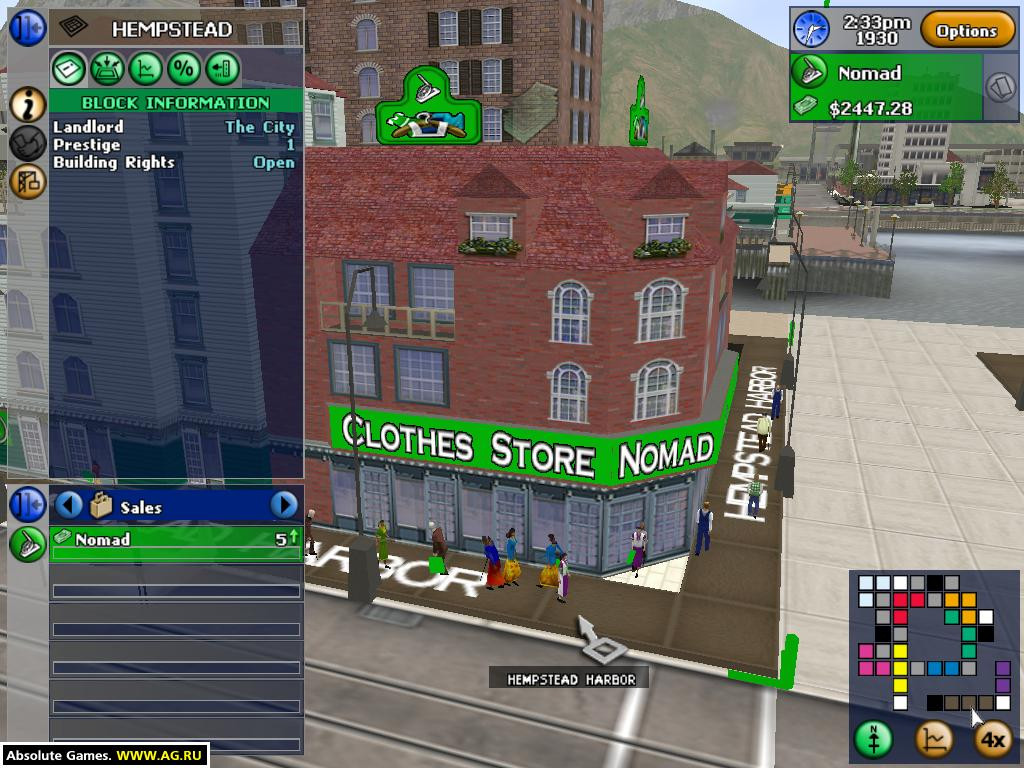Open the Options menu
The width and height of the screenshot is (1024, 768).
pyautogui.click(x=967, y=31)
